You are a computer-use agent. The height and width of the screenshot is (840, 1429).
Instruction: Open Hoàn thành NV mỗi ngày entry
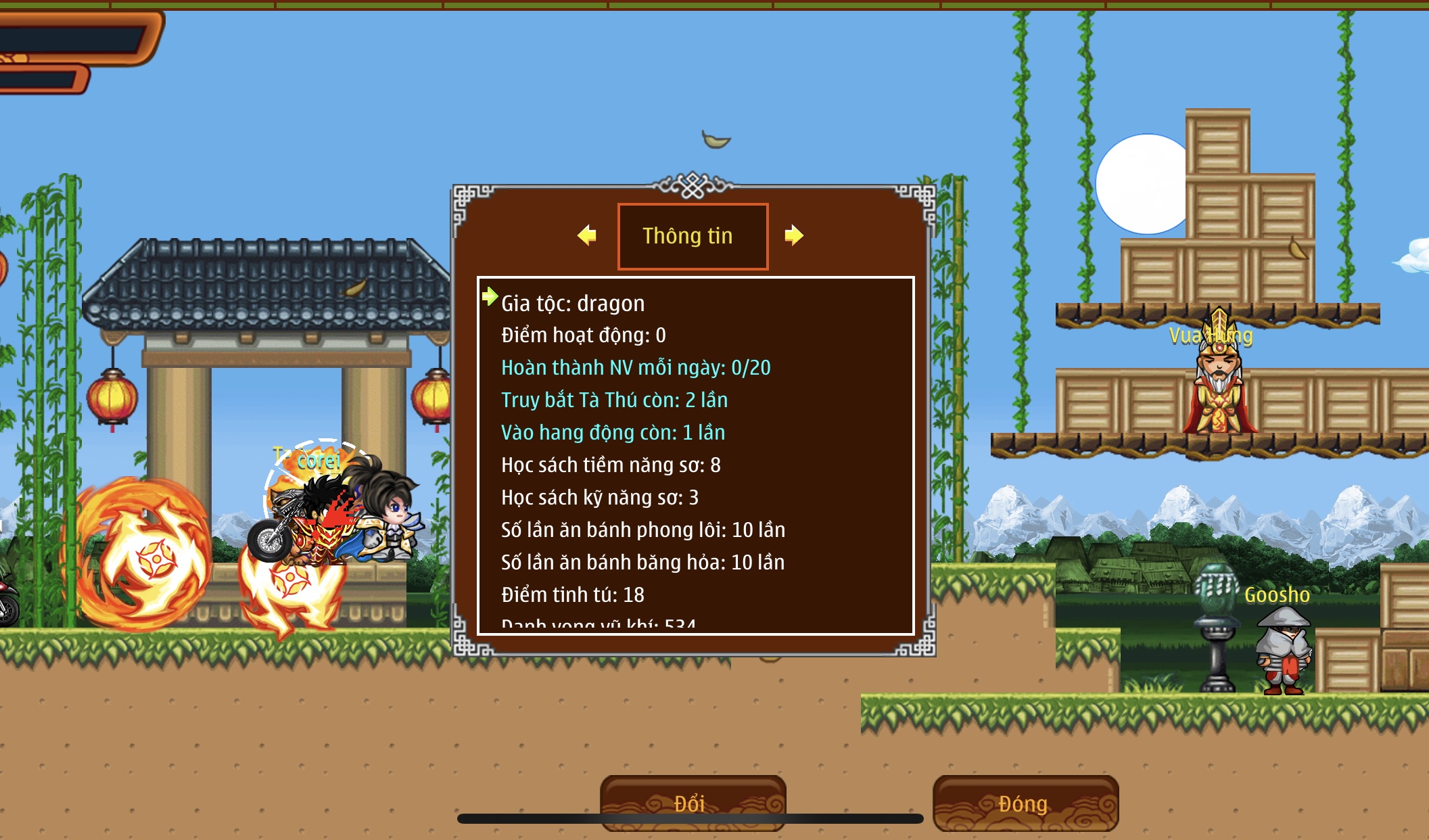[x=635, y=368]
